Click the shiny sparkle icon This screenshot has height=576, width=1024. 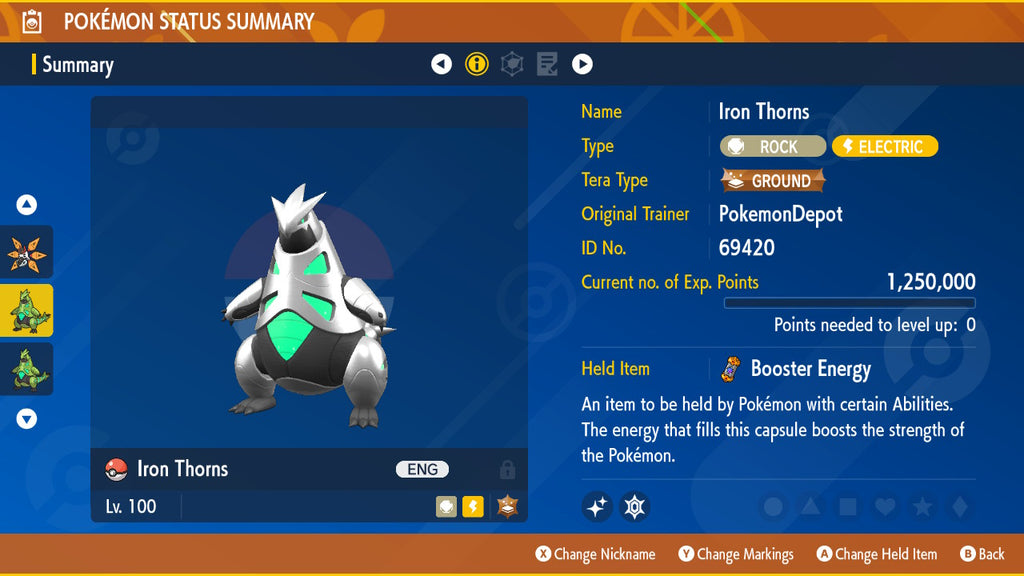pyautogui.click(x=597, y=507)
